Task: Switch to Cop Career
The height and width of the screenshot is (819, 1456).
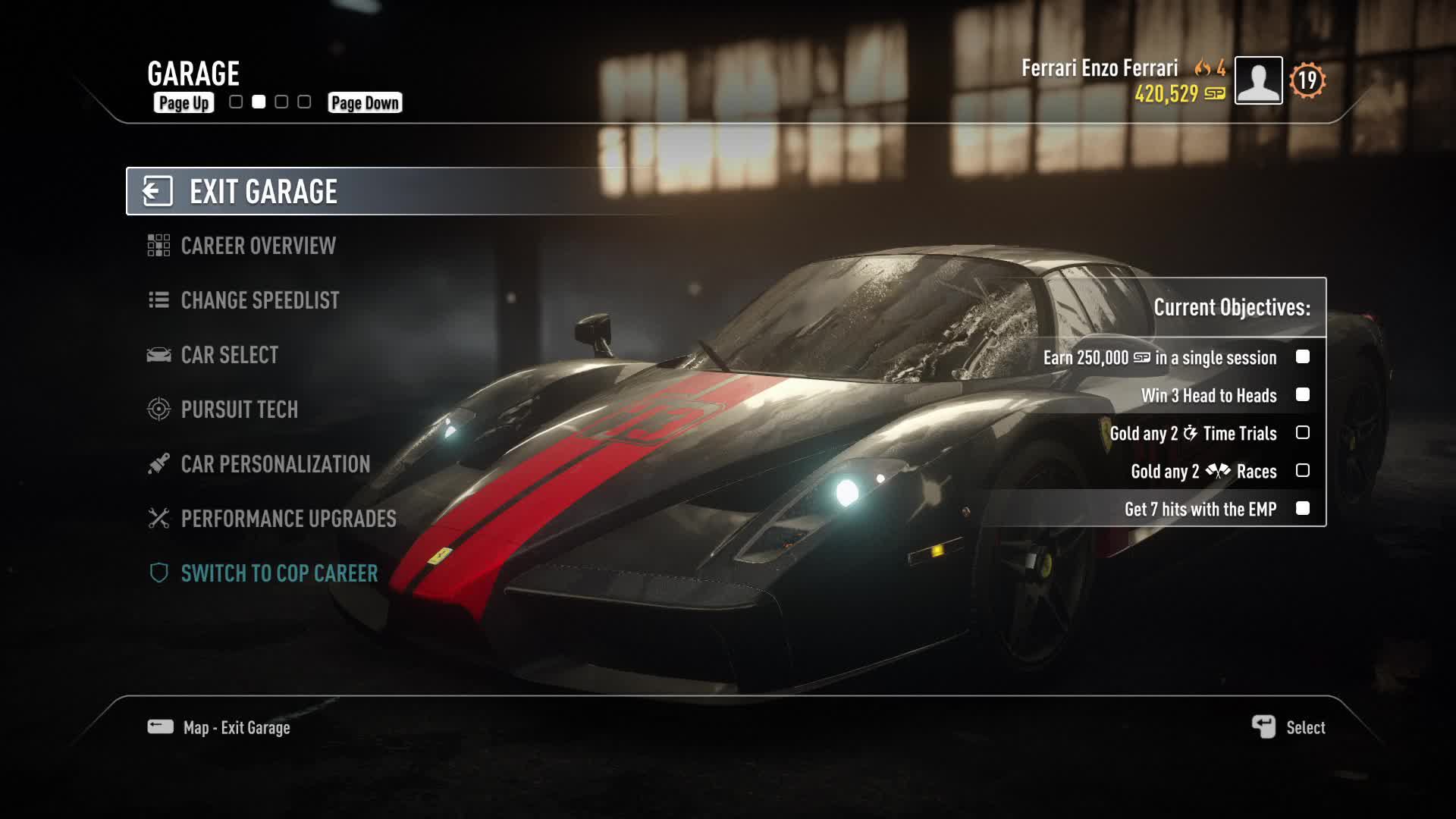Action: 278,573
